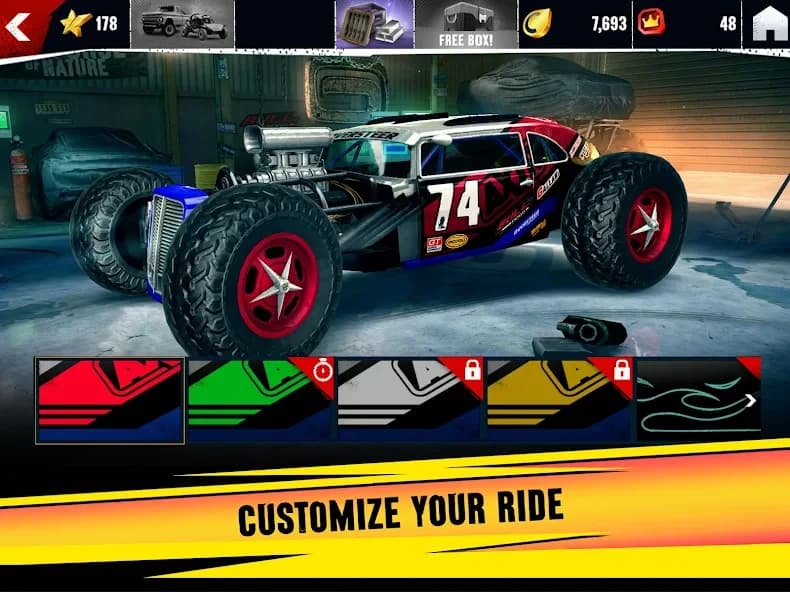Go back using the red arrow button
Screen dimensions: 790x592
(18, 25)
